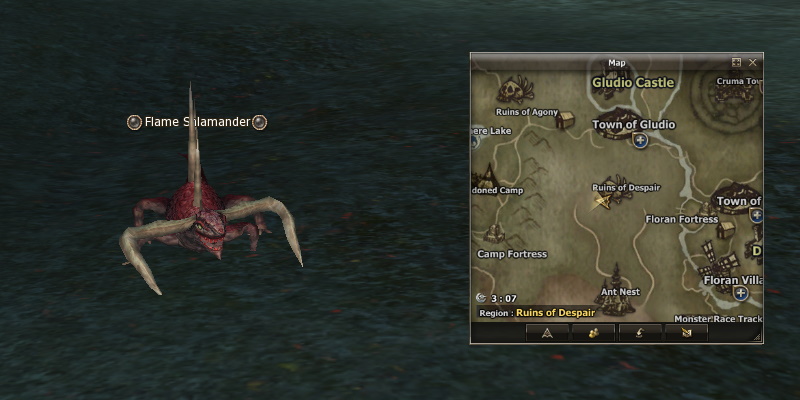Screen dimensions: 800x400
Task: Click the yellow player arrow on map
Action: [x=602, y=202]
